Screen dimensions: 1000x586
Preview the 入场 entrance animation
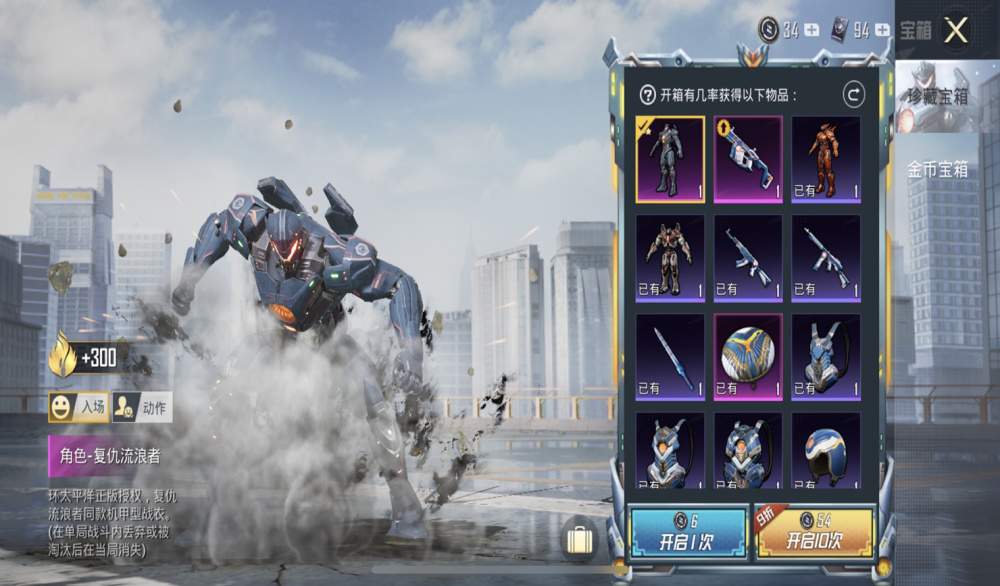pos(80,407)
